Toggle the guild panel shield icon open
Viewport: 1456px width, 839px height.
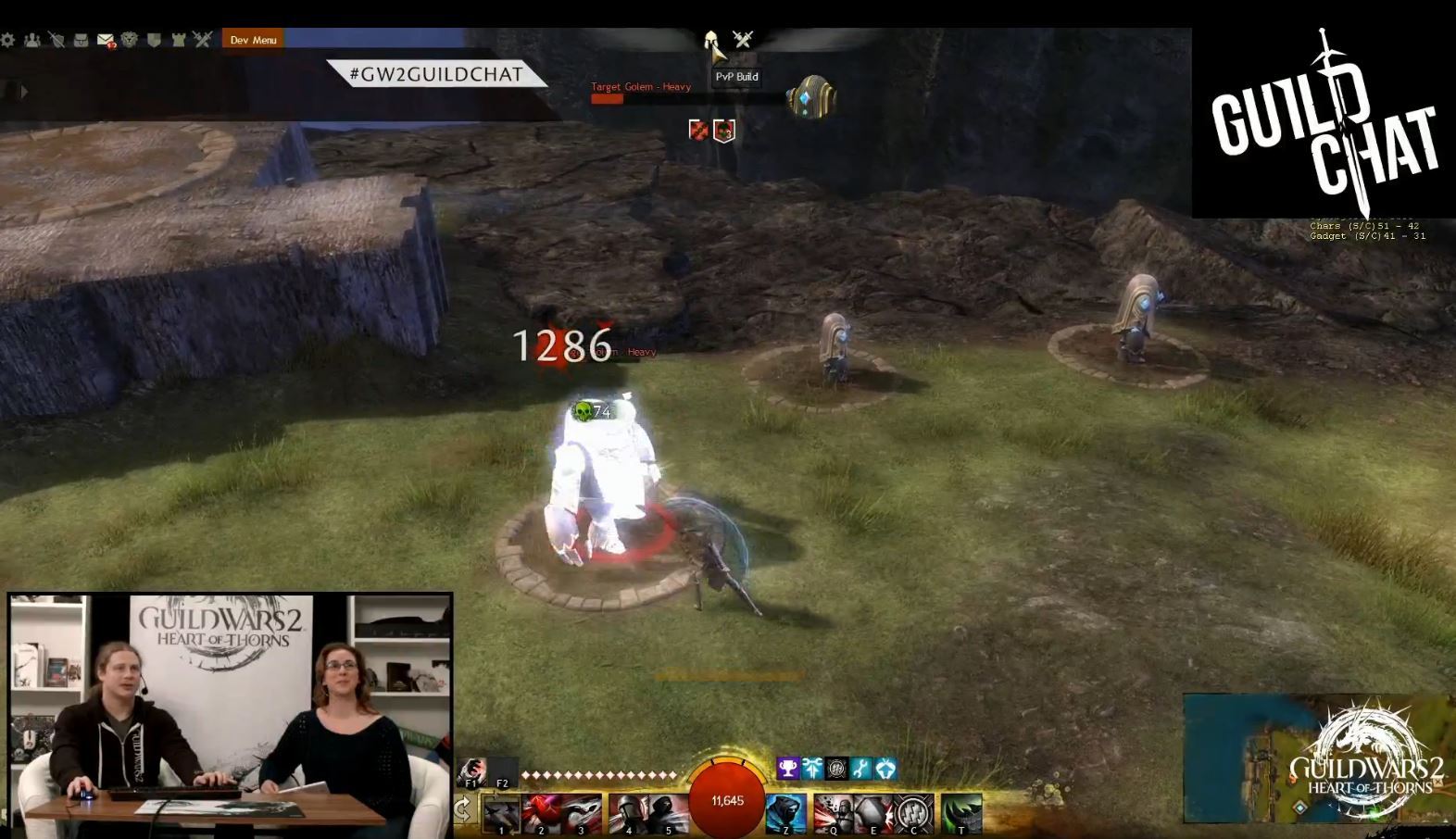(155, 39)
